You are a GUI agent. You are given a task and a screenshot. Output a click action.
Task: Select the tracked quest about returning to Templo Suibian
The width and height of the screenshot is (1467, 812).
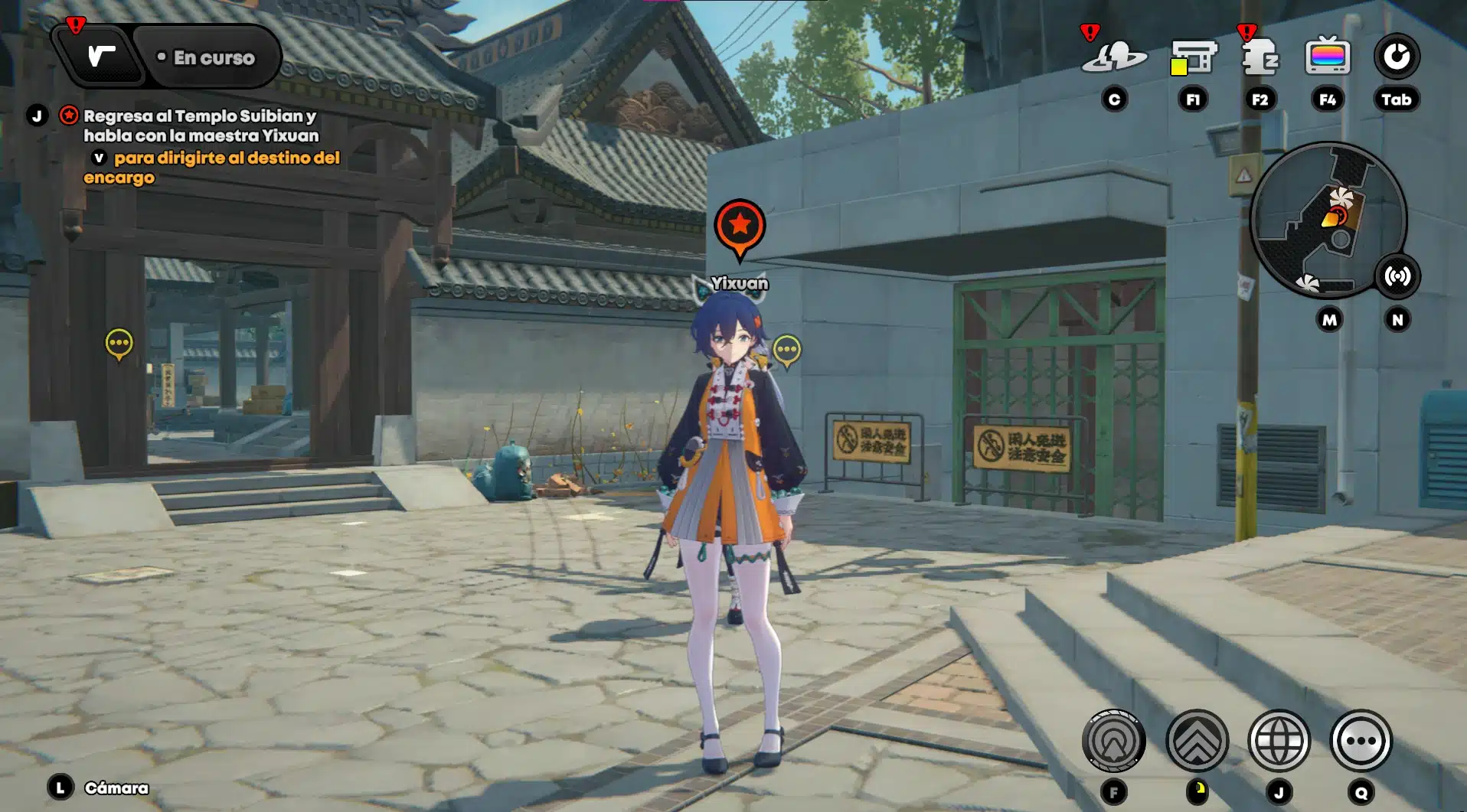pyautogui.click(x=200, y=126)
